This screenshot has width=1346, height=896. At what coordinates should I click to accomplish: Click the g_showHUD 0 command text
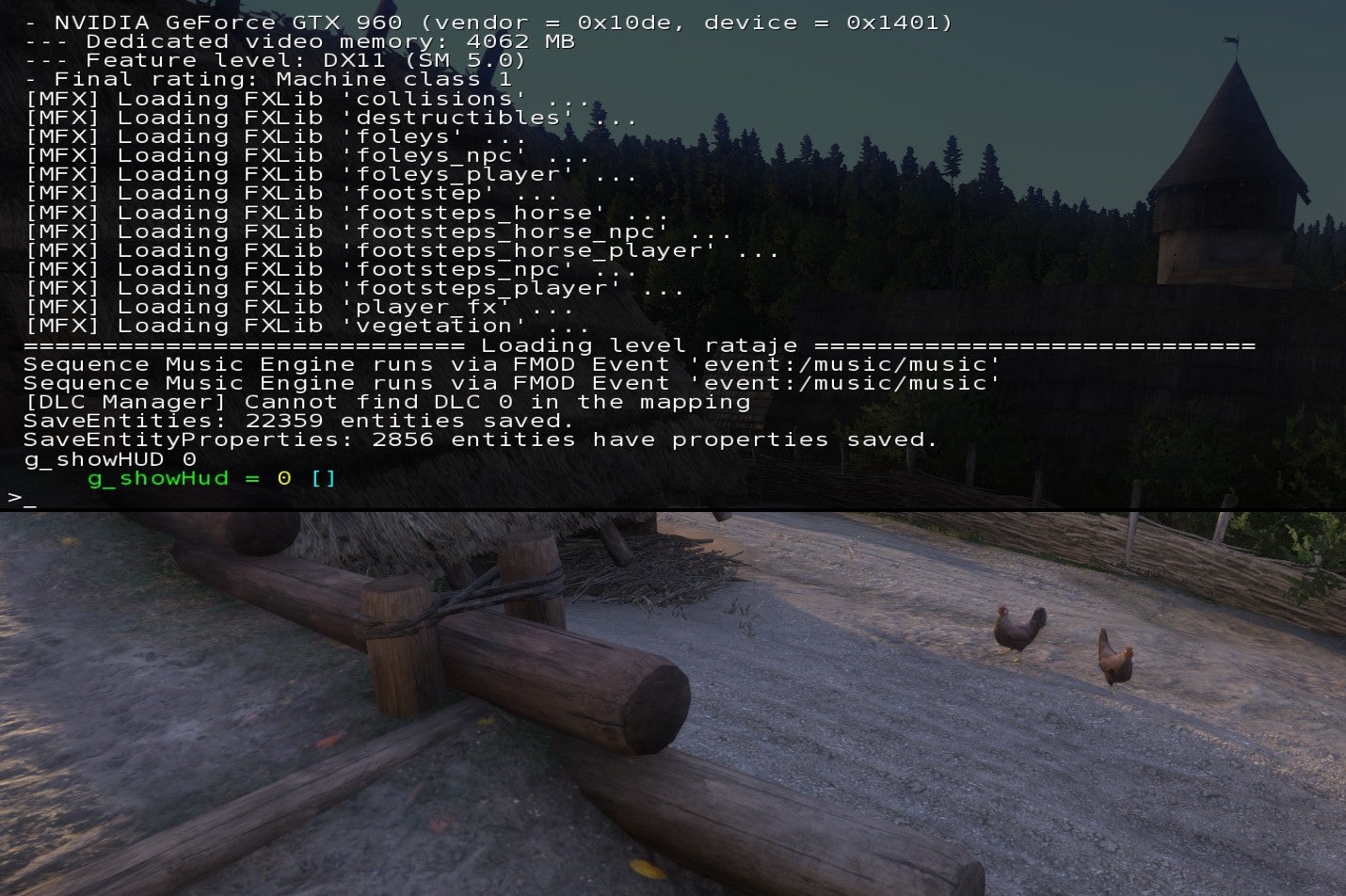coord(104,459)
